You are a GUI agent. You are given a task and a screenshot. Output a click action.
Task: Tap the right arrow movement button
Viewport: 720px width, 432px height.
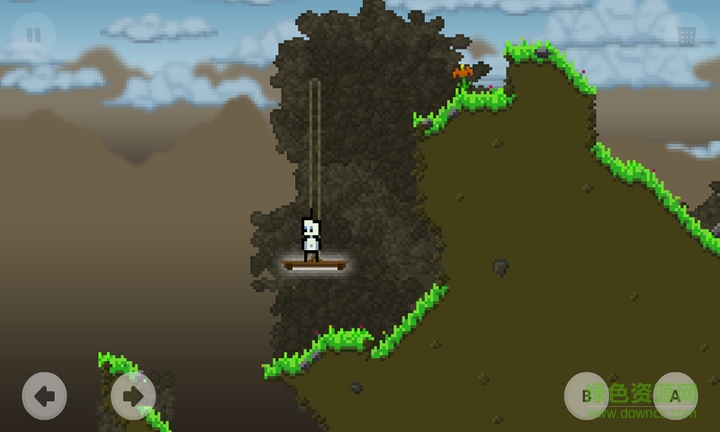point(133,396)
